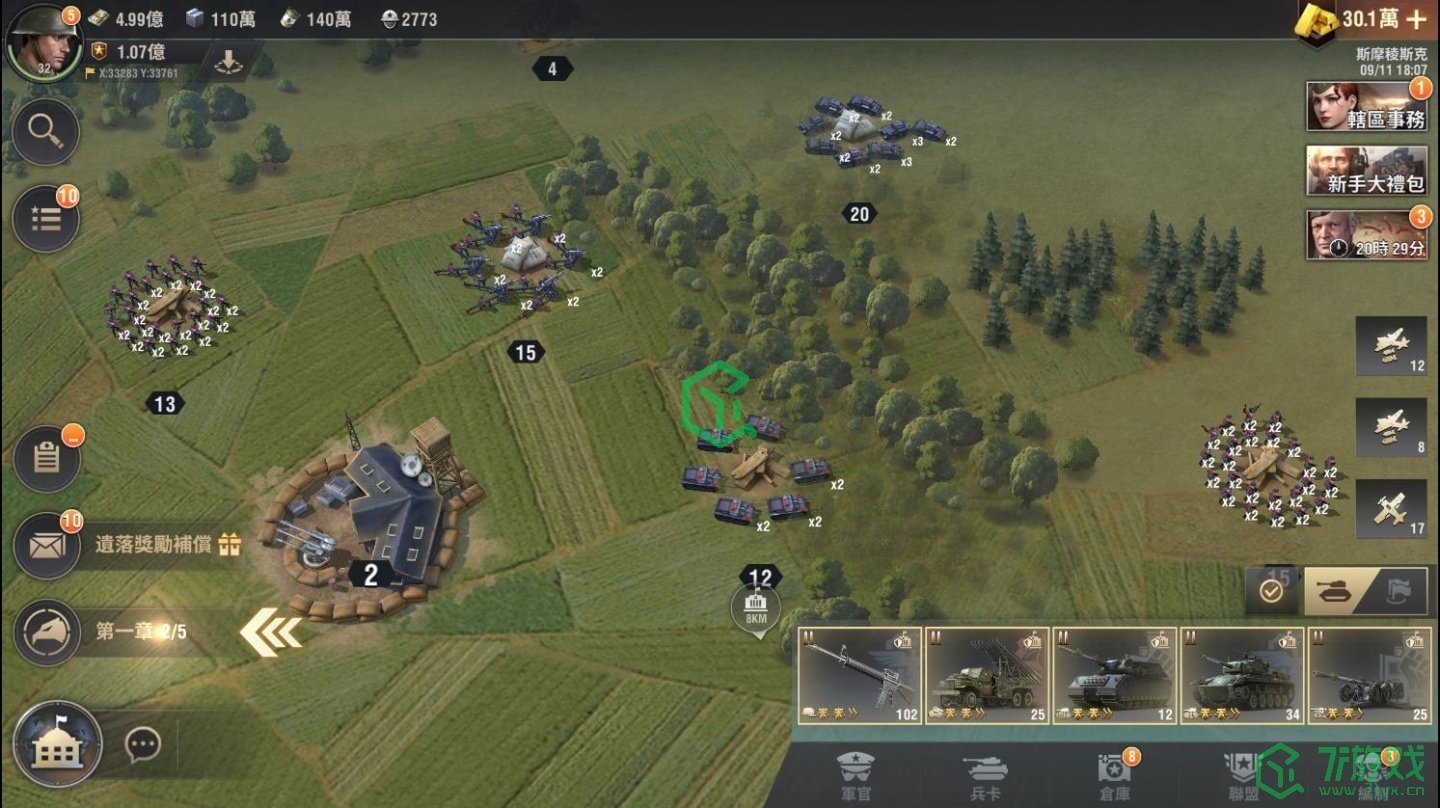Tap the landing arrow button beside coordinates

(x=229, y=62)
